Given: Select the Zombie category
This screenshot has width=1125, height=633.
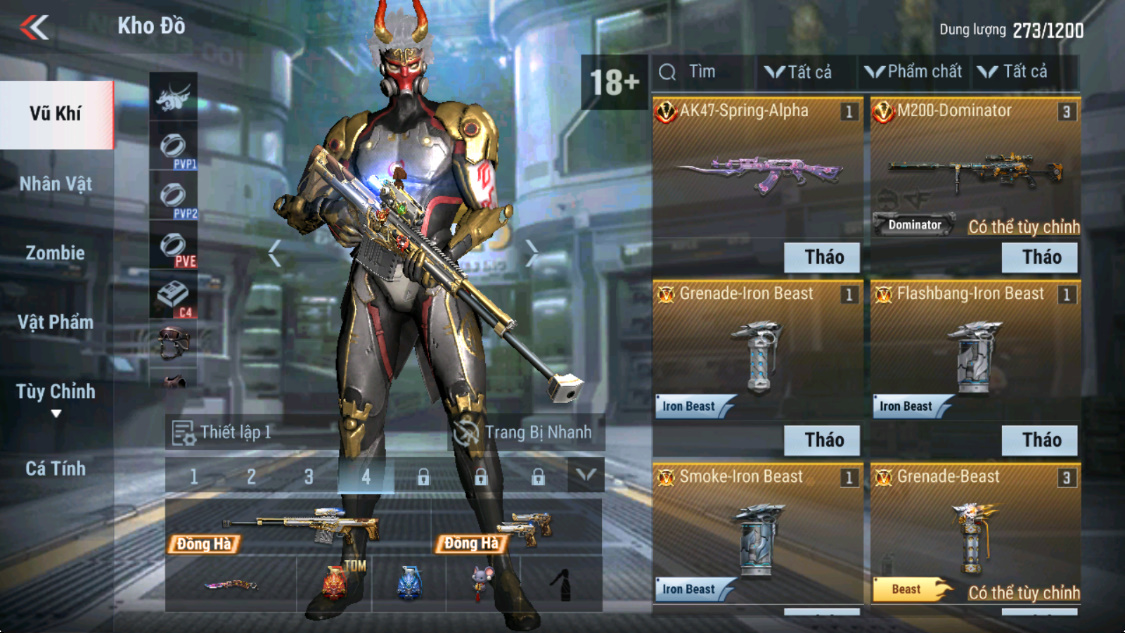Looking at the screenshot, I should click(55, 253).
